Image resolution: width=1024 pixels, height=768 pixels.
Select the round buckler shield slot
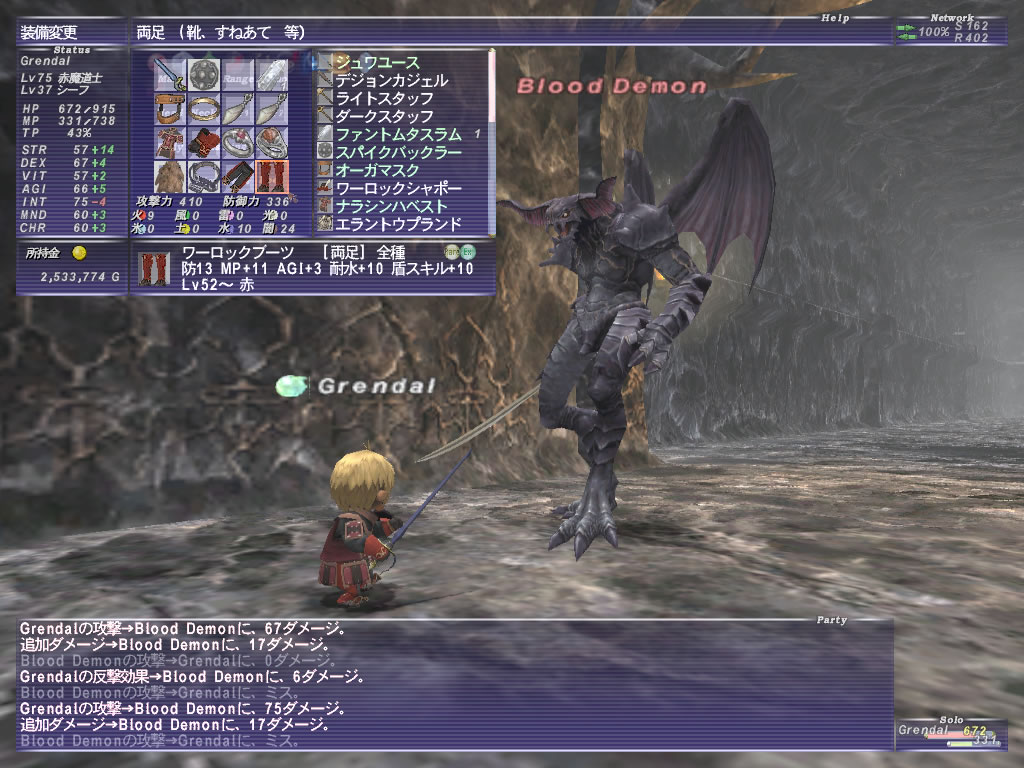(x=204, y=75)
